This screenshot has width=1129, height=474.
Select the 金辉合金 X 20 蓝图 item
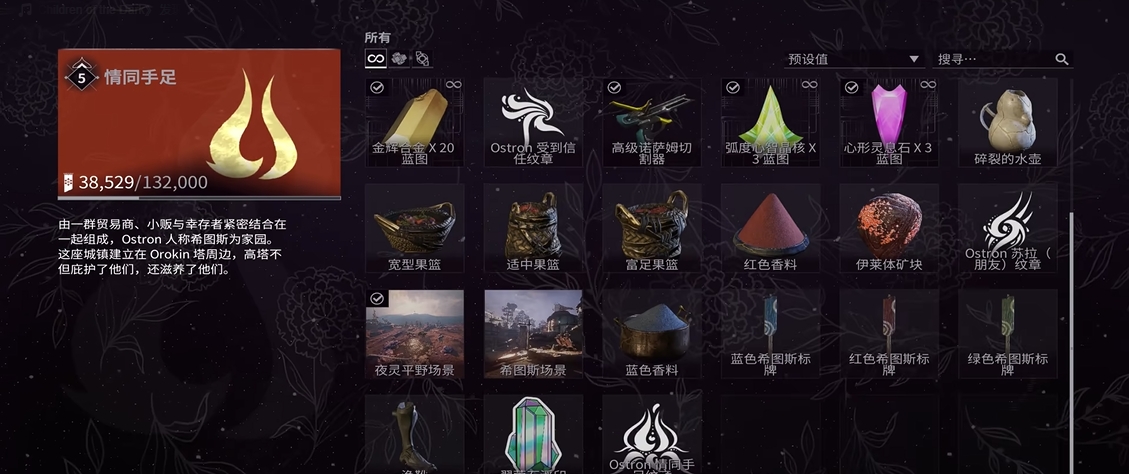[x=414, y=123]
